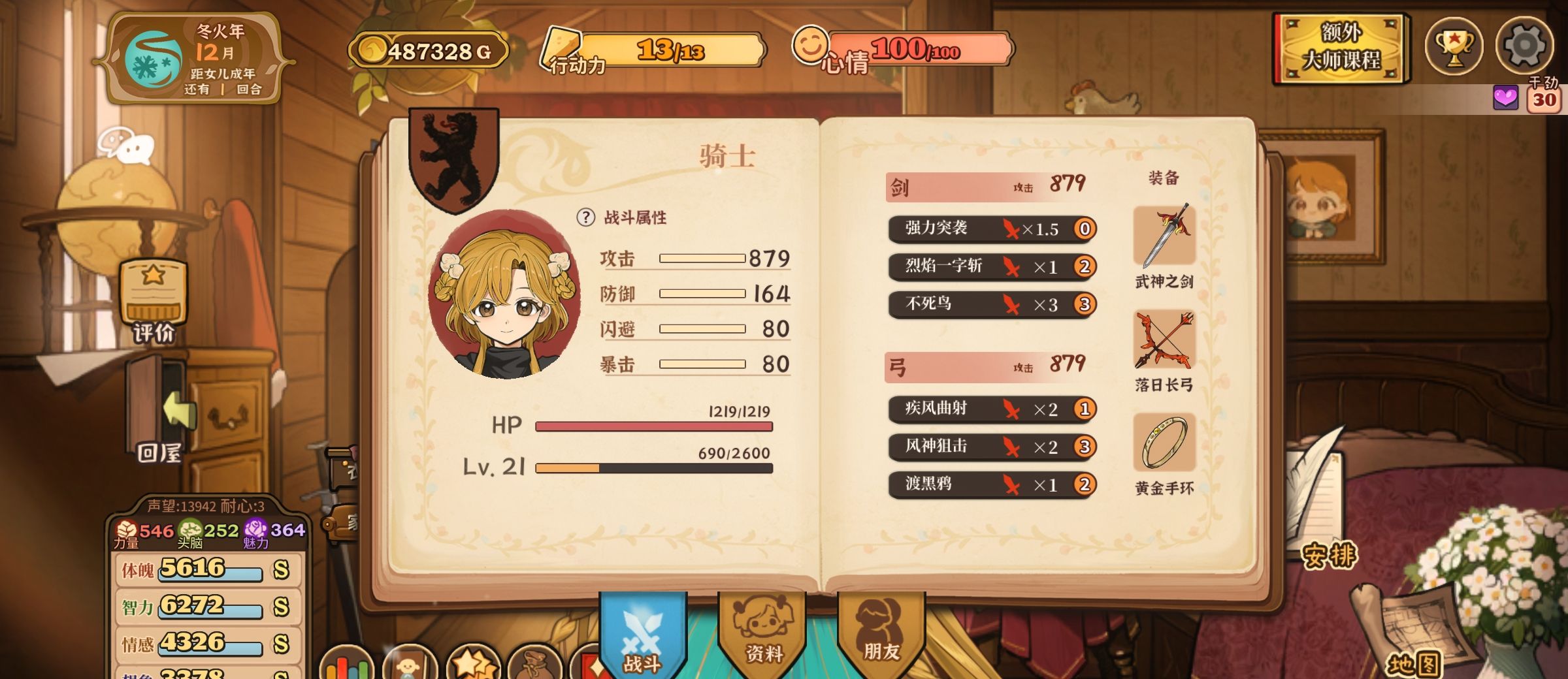This screenshot has height=679, width=1568.
Task: Show the 战斗属性 help question mark
Action: click(x=585, y=217)
